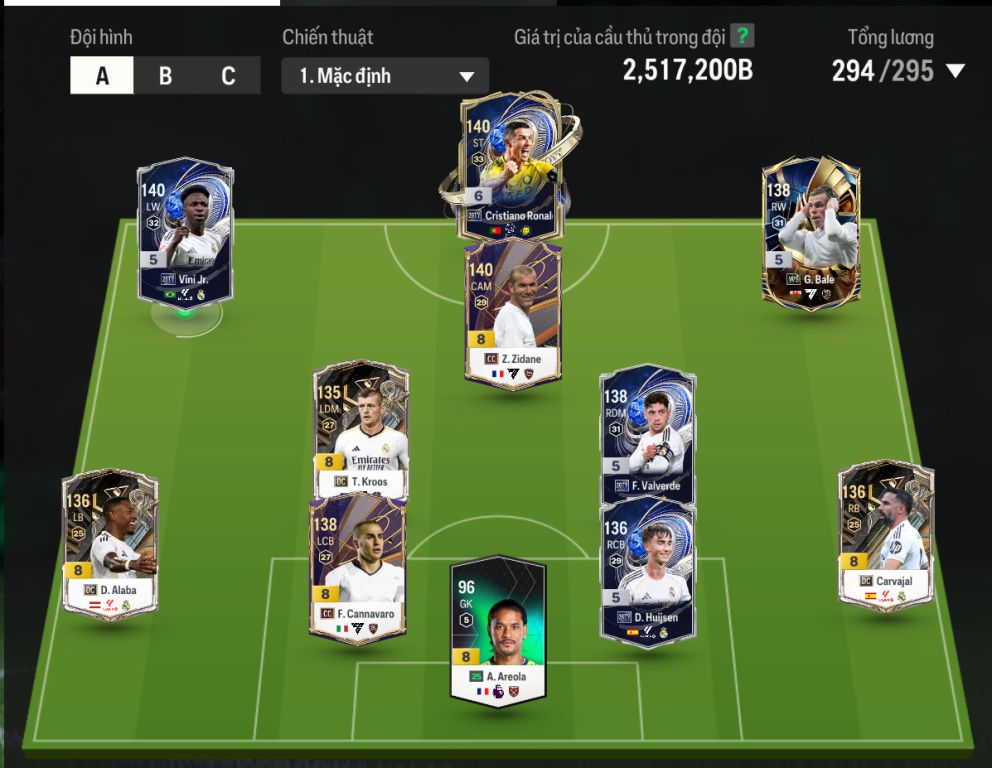Screen dimensions: 992x768
Task: Choose the D. Huijsen centre back card
Action: (648, 570)
